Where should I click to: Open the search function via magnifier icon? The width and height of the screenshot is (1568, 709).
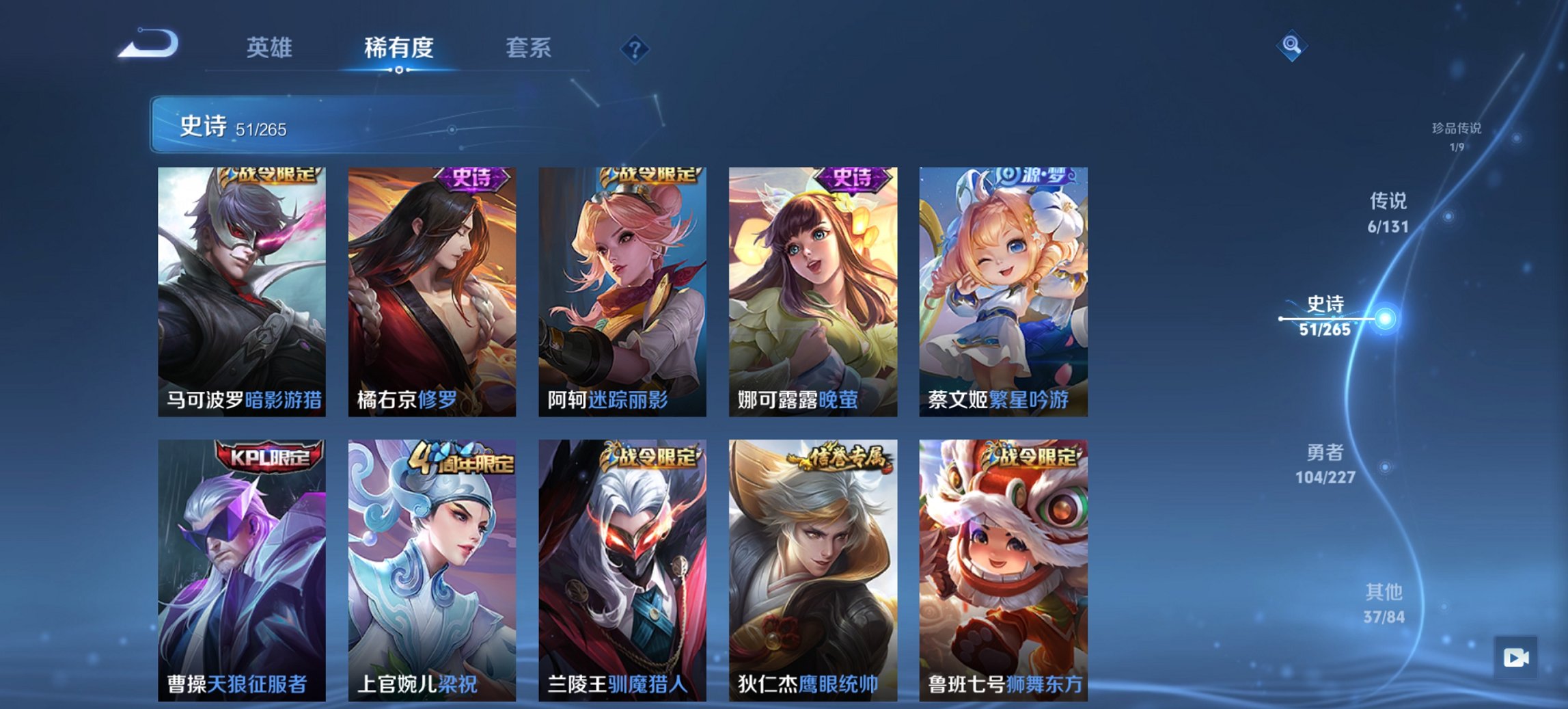[x=1290, y=47]
